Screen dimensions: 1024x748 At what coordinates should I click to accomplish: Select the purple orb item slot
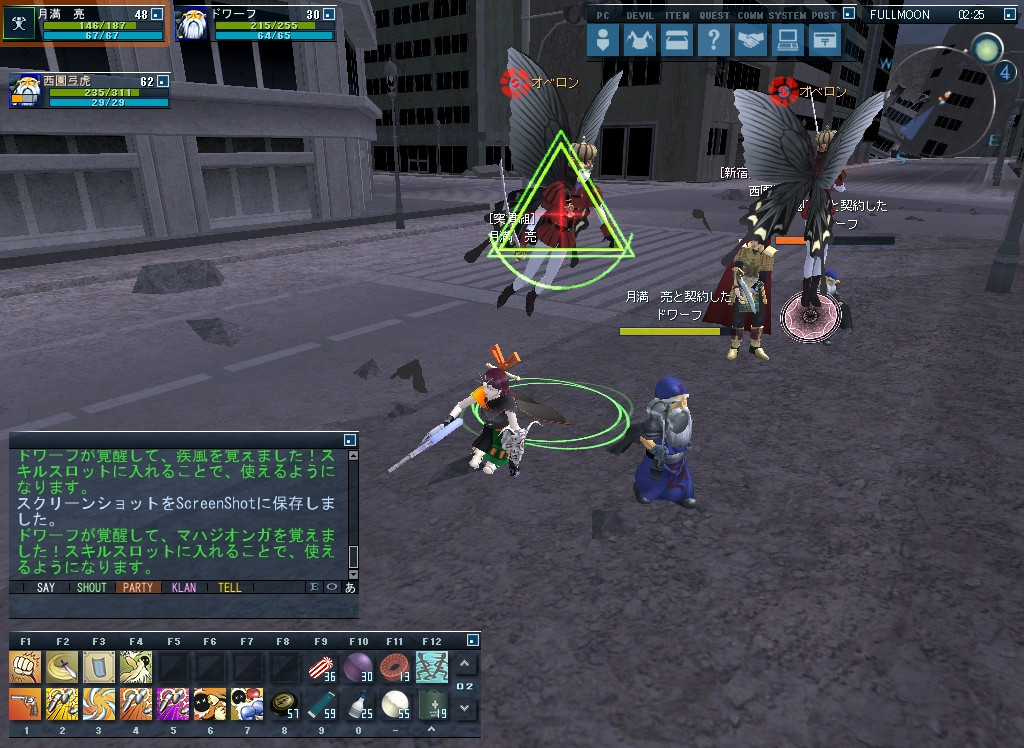coord(358,666)
